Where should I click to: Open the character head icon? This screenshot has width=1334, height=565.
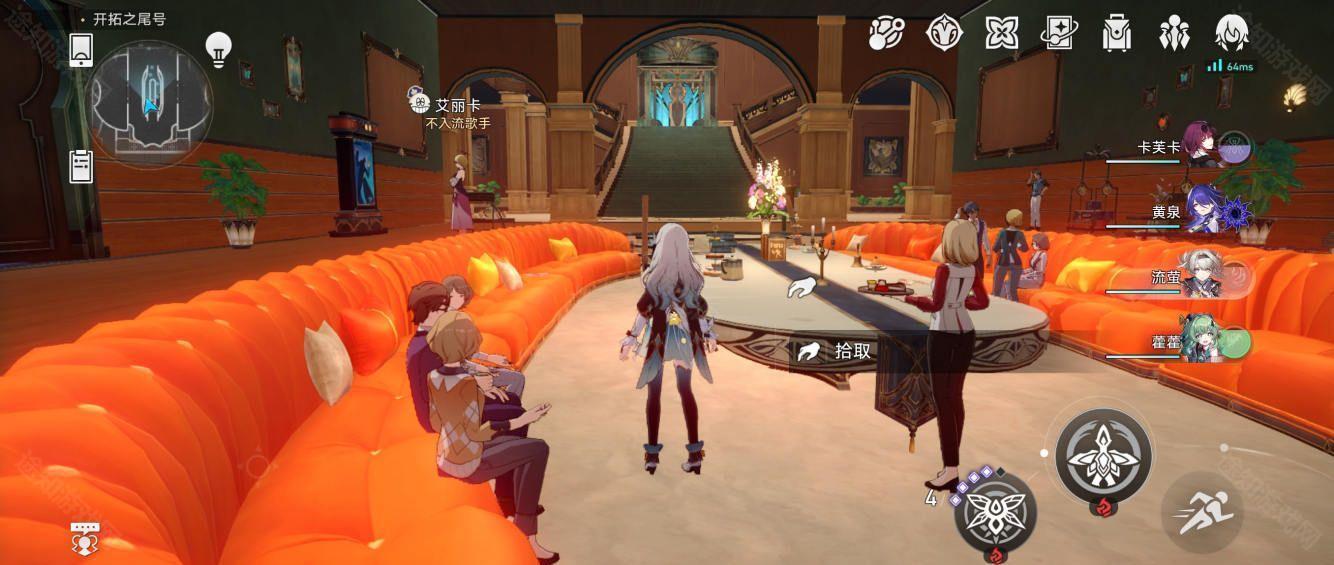tap(1231, 33)
